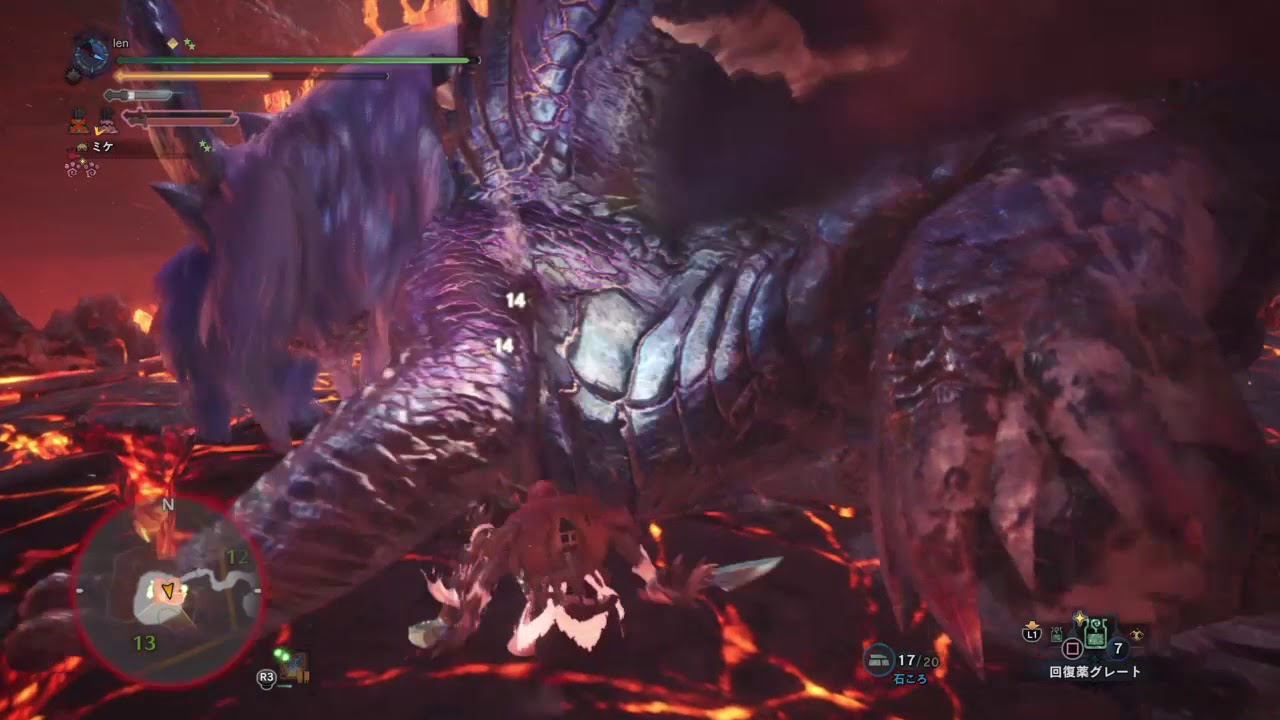Click the compass icon on the player HUD
1280x720 pixels.
tap(90, 54)
